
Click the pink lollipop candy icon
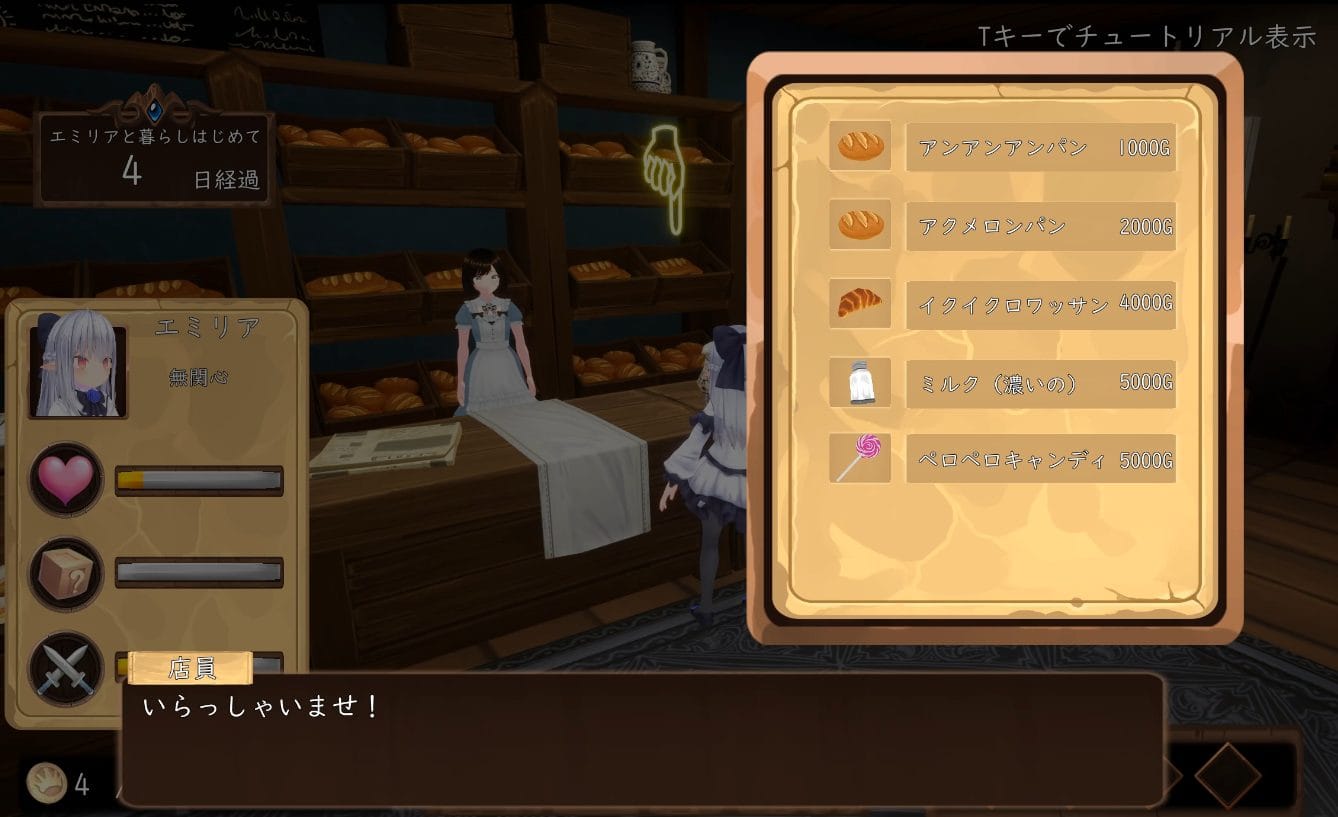click(860, 460)
